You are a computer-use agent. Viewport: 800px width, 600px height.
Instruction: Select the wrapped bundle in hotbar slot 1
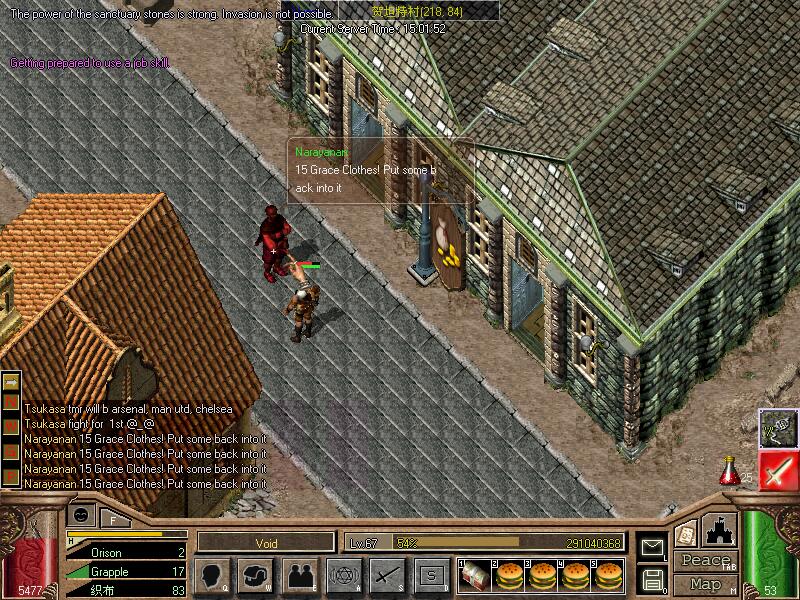474,575
